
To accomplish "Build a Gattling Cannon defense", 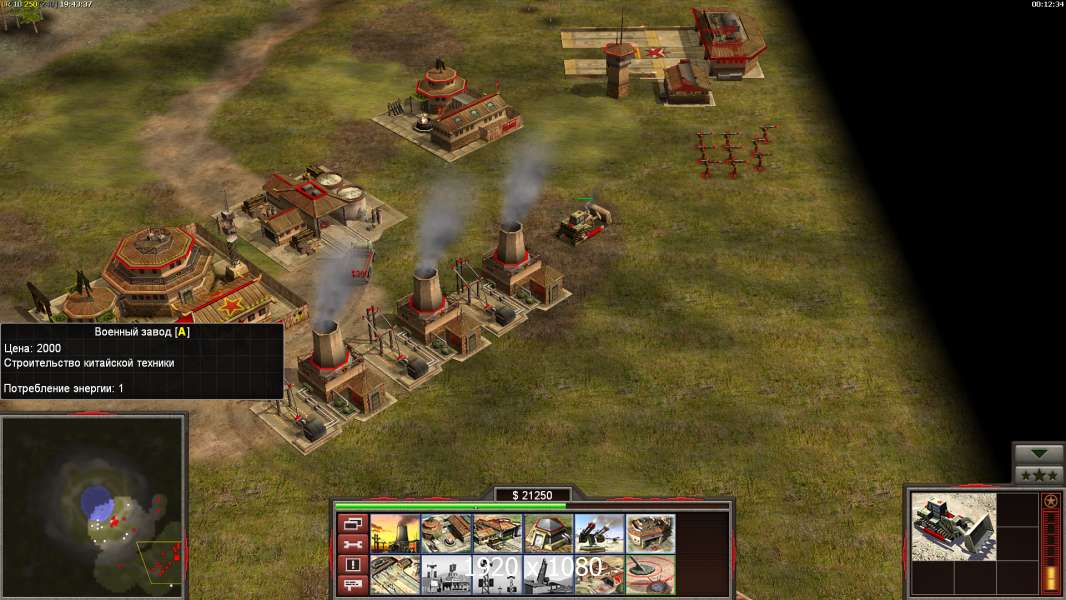I will click(x=599, y=533).
